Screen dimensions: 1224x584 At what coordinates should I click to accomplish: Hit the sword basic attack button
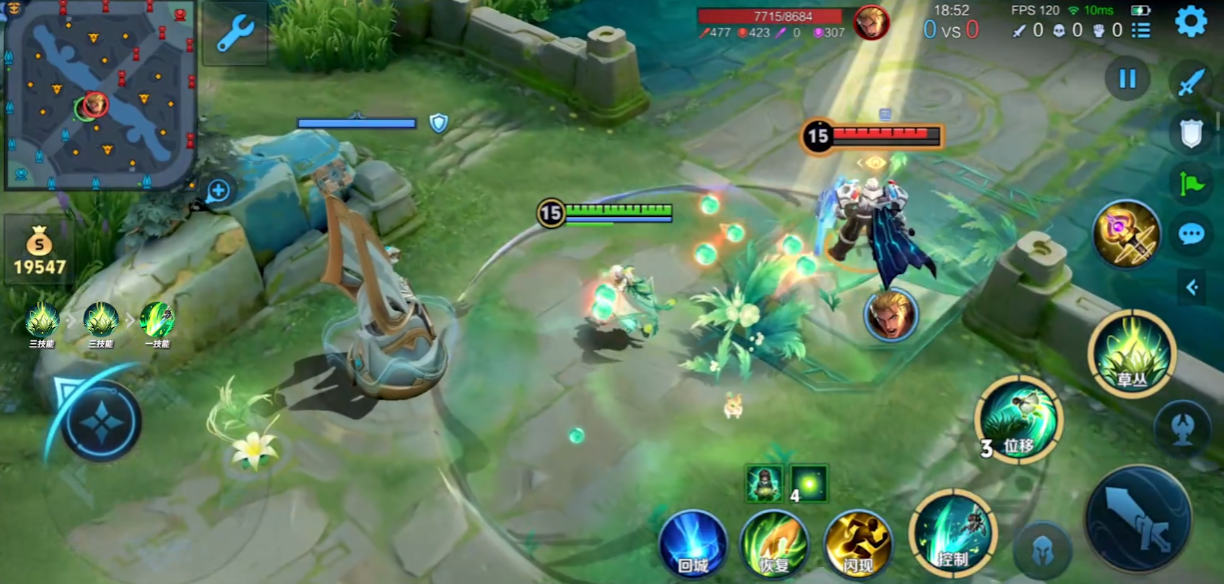(1138, 518)
